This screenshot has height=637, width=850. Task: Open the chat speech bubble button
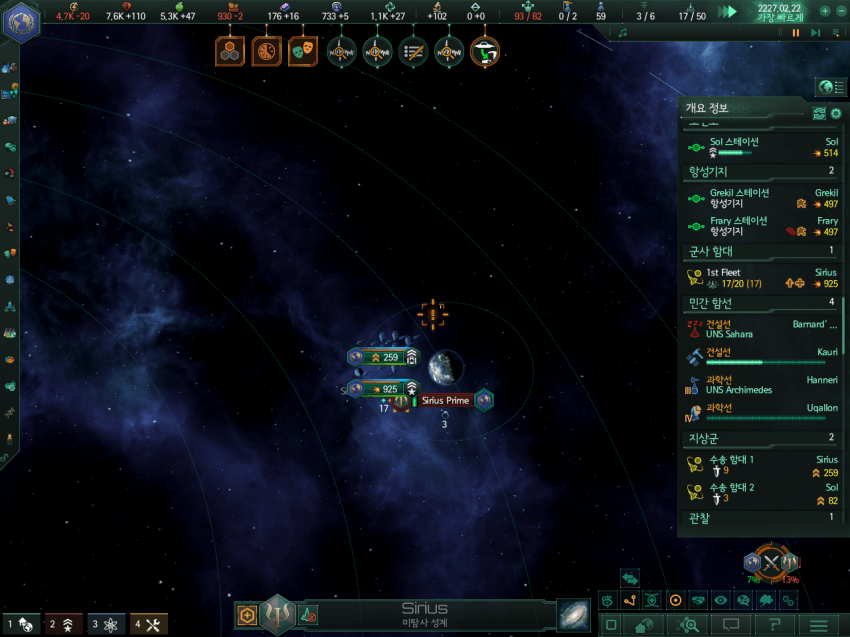click(729, 625)
